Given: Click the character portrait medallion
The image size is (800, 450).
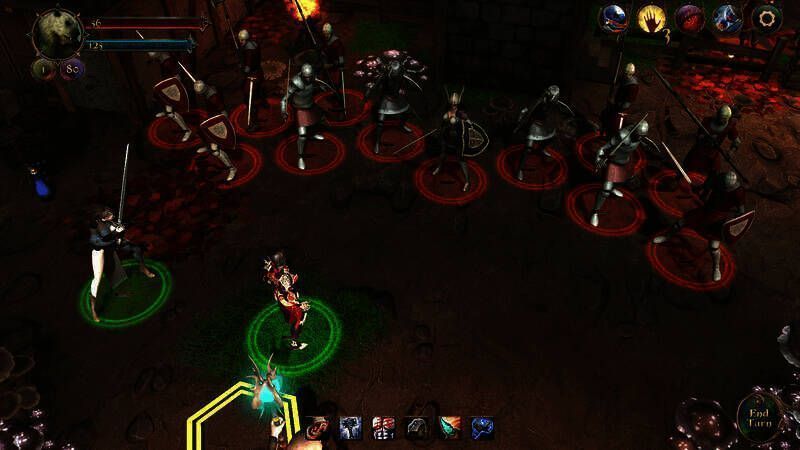Looking at the screenshot, I should [x=56, y=34].
